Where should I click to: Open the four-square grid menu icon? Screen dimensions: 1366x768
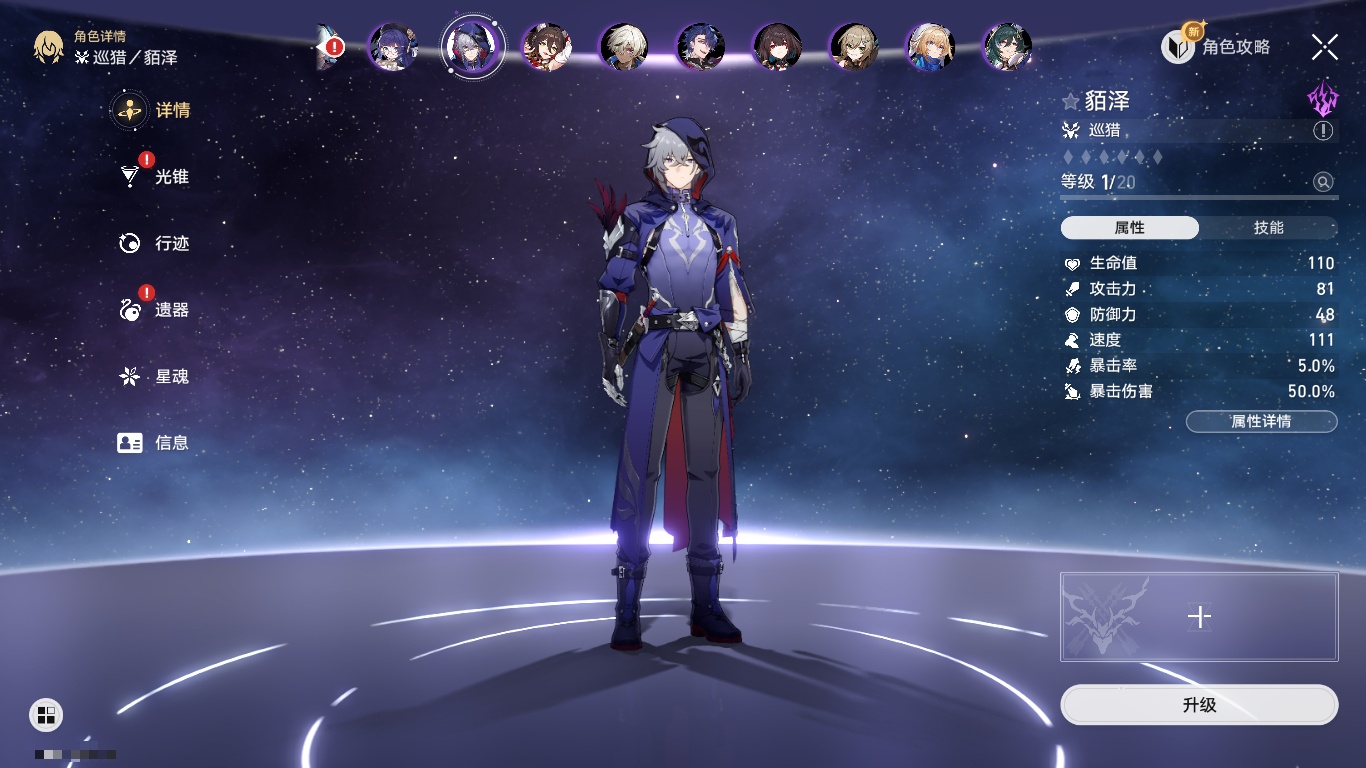point(46,714)
